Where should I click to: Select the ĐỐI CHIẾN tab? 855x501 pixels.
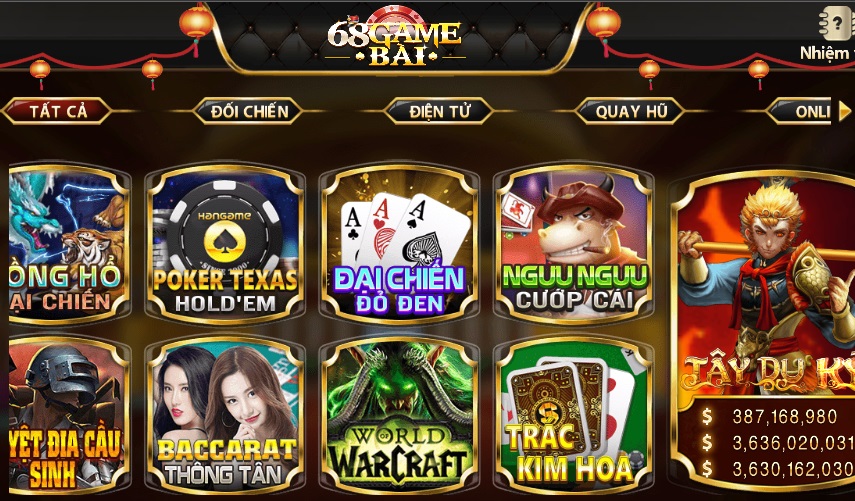tap(249, 111)
